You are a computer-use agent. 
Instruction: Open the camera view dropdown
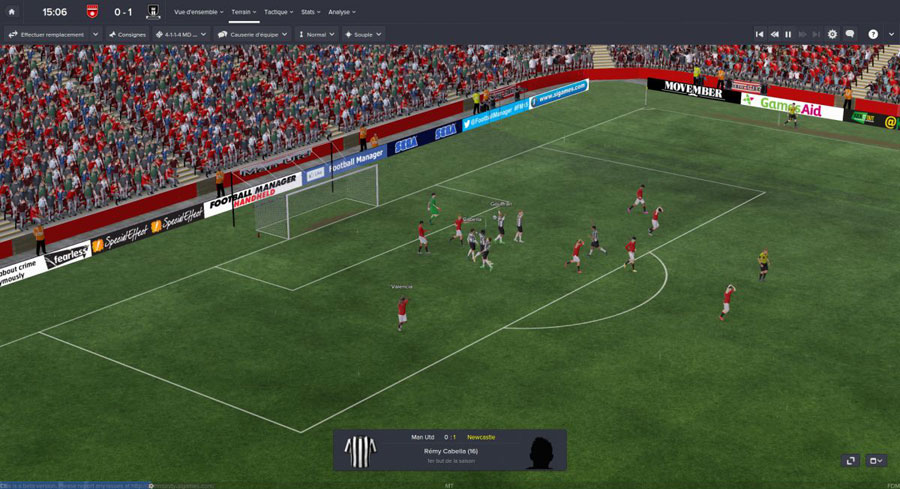[875, 461]
